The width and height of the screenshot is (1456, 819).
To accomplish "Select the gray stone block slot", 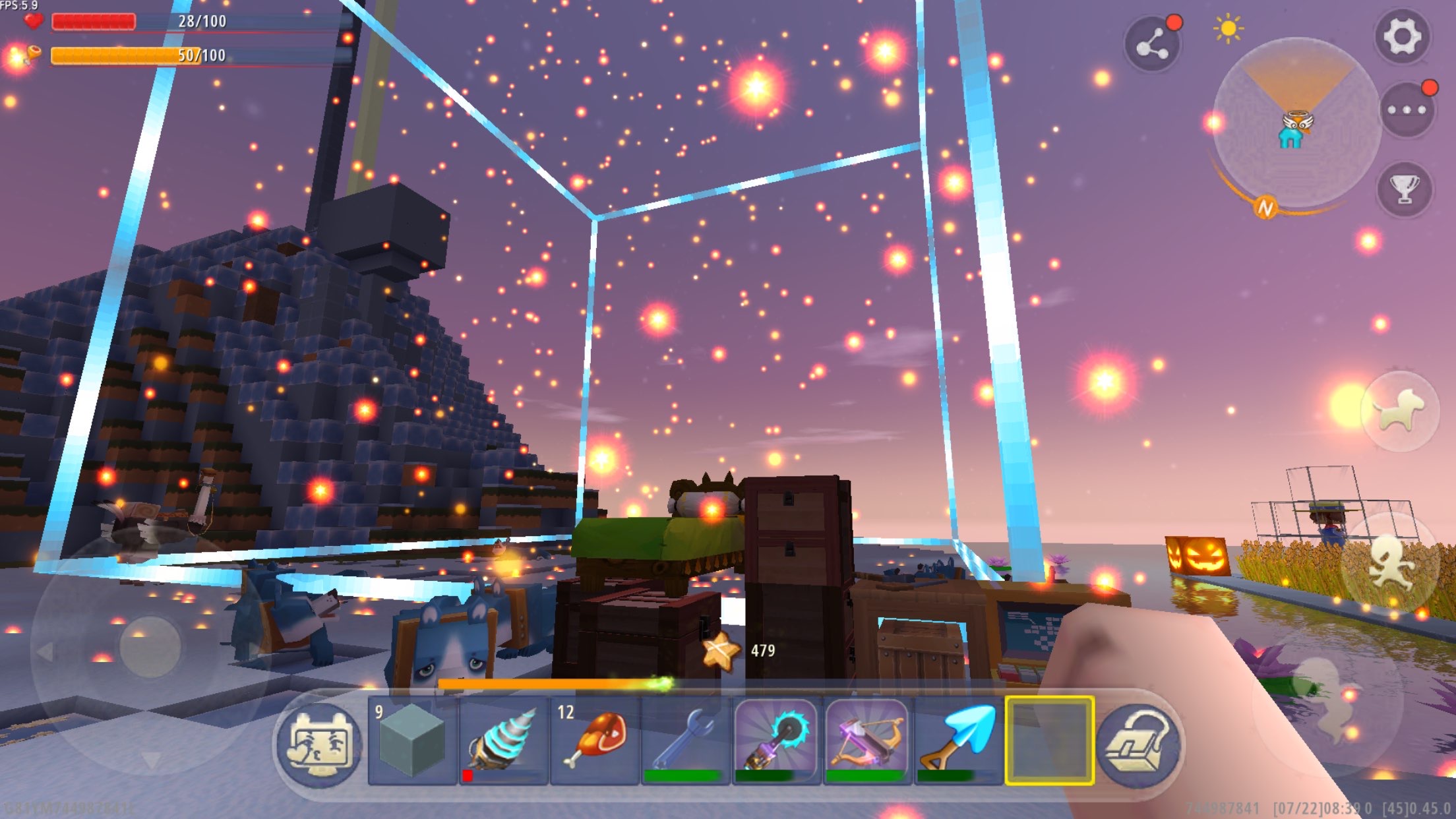I will pos(412,741).
